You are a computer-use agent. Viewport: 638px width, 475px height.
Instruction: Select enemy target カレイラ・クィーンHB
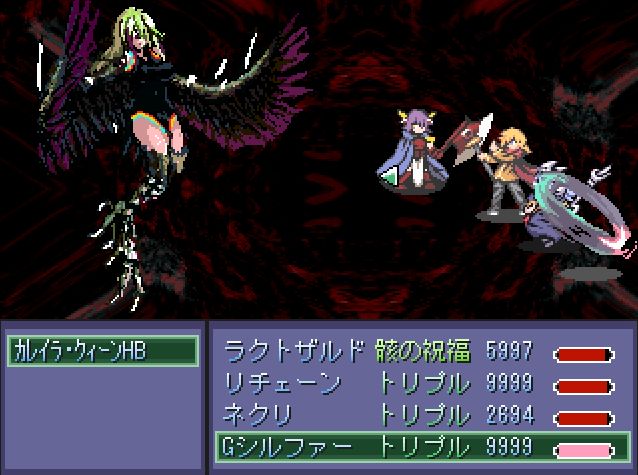[102, 350]
